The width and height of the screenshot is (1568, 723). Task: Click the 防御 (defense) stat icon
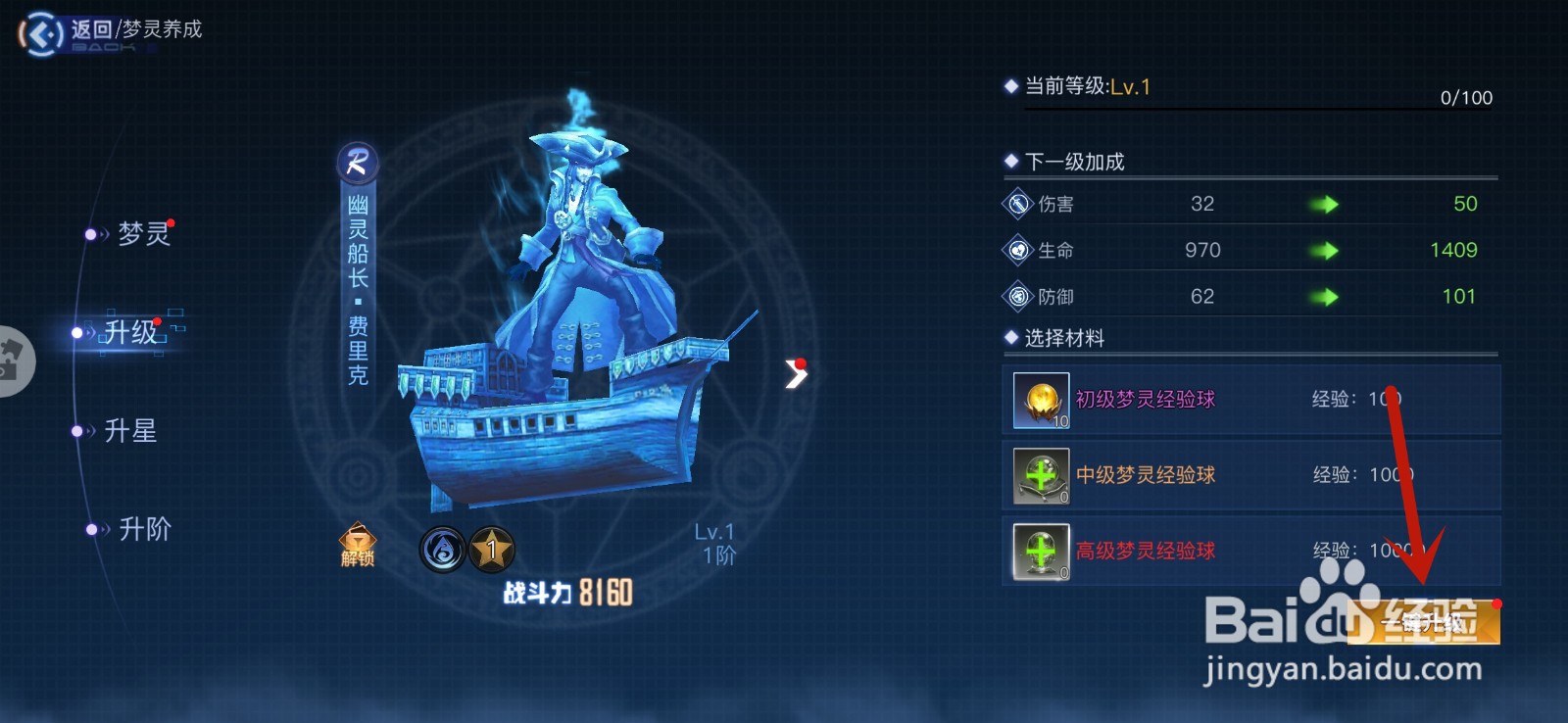click(x=1016, y=296)
